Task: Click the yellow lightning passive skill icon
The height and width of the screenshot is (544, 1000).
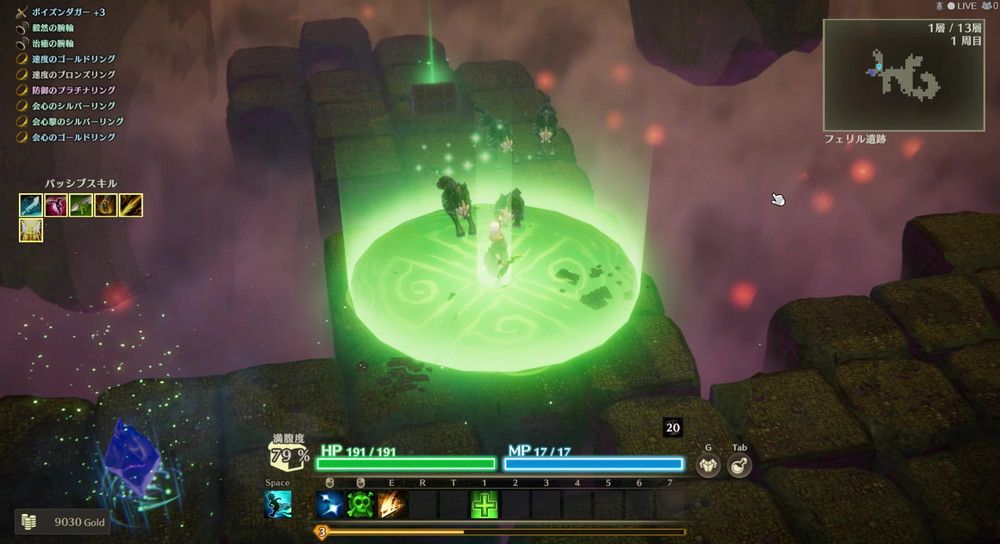Action: click(x=131, y=205)
